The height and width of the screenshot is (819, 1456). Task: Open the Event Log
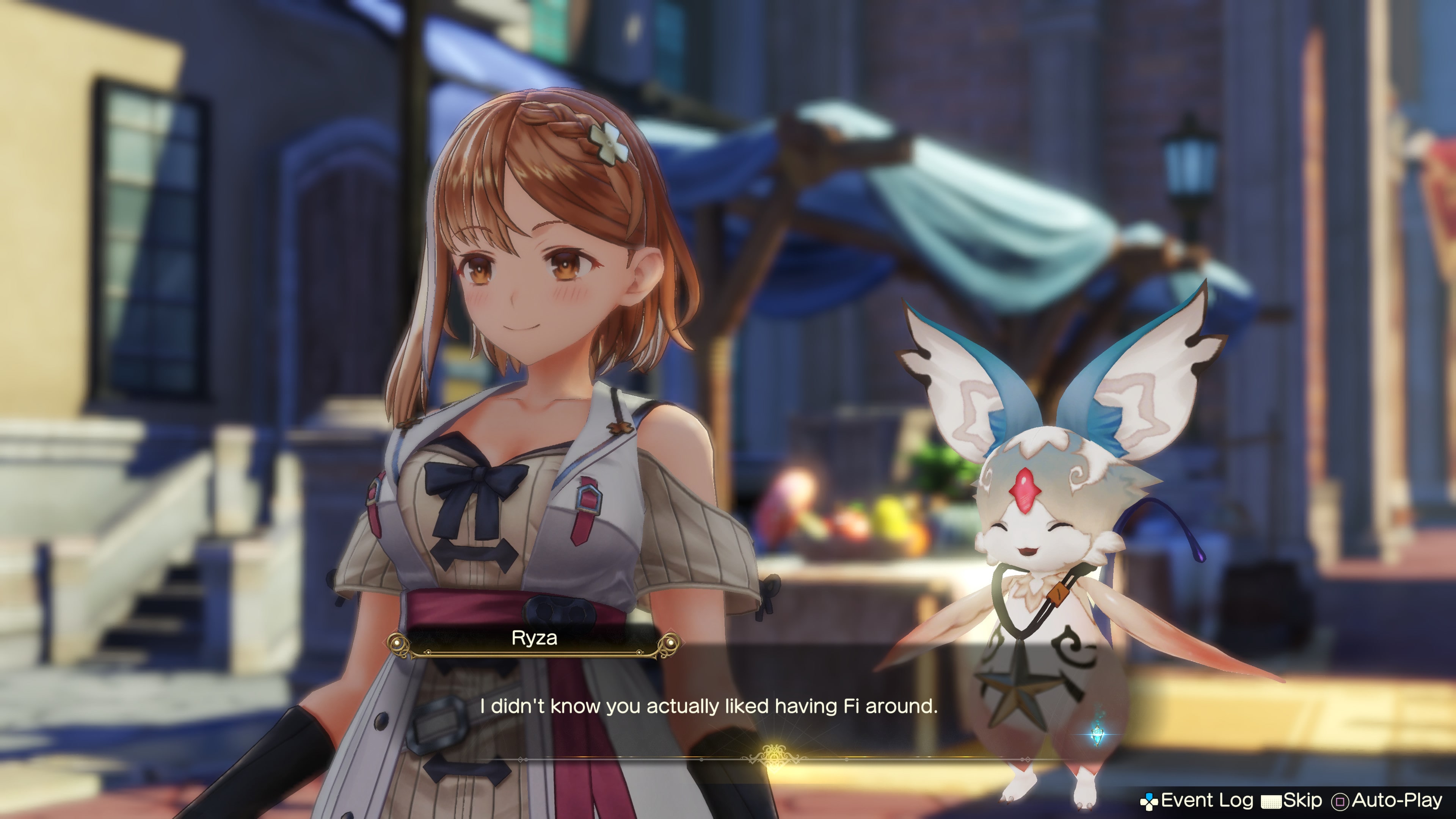[x=1197, y=800]
